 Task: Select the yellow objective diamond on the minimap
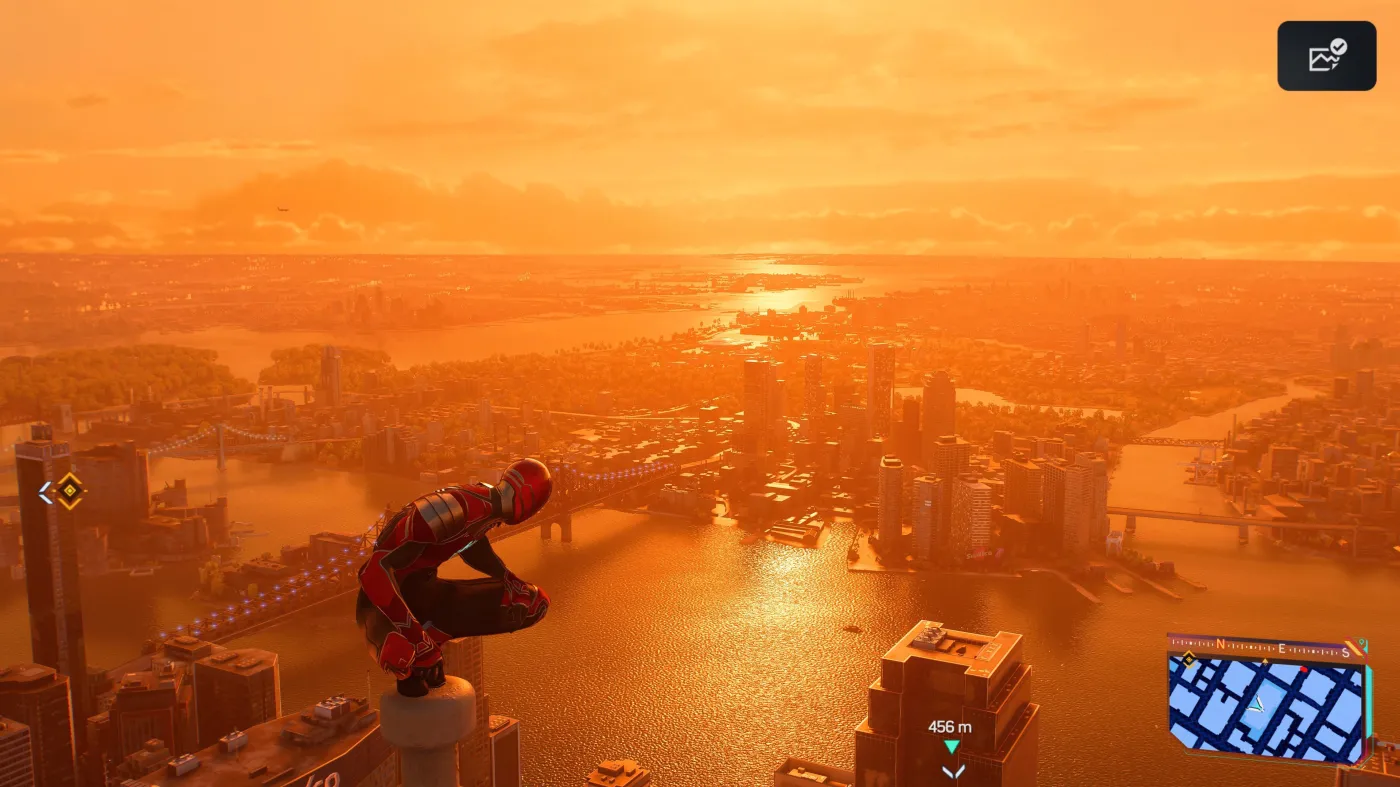[x=1189, y=659]
